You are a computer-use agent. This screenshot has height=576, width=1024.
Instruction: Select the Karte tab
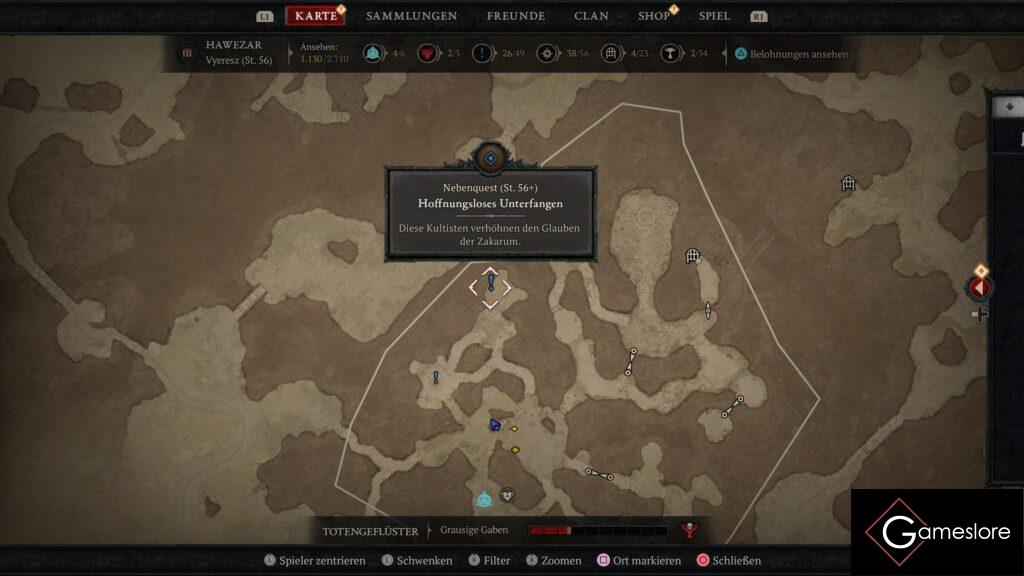(316, 16)
